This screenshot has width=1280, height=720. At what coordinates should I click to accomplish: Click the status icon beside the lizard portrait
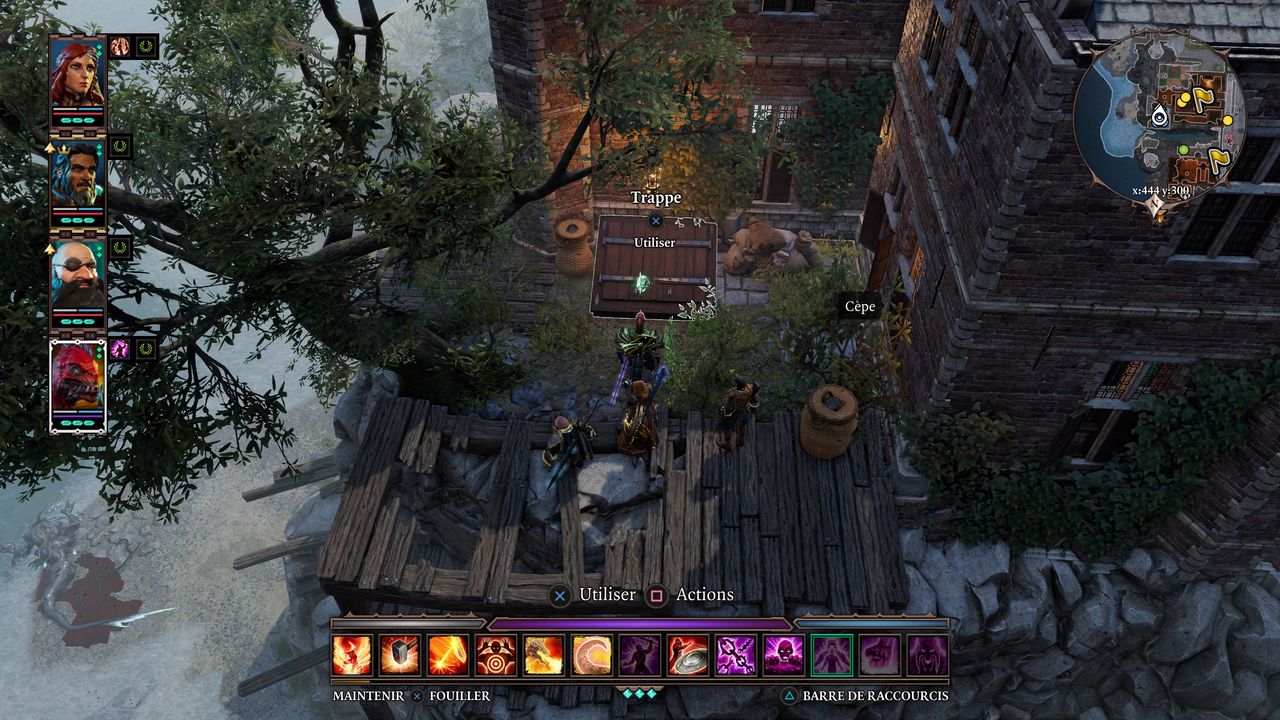tap(120, 349)
